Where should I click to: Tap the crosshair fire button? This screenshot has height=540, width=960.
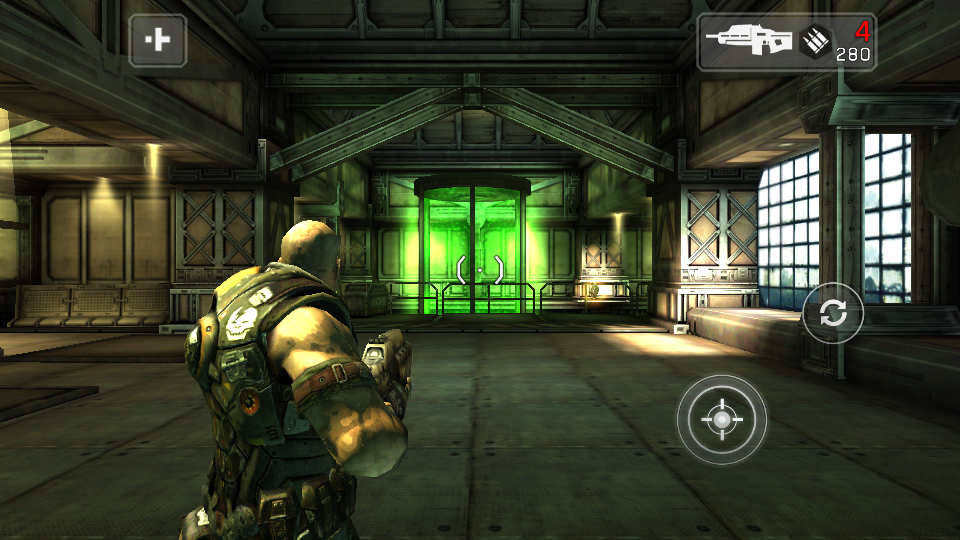coord(721,419)
